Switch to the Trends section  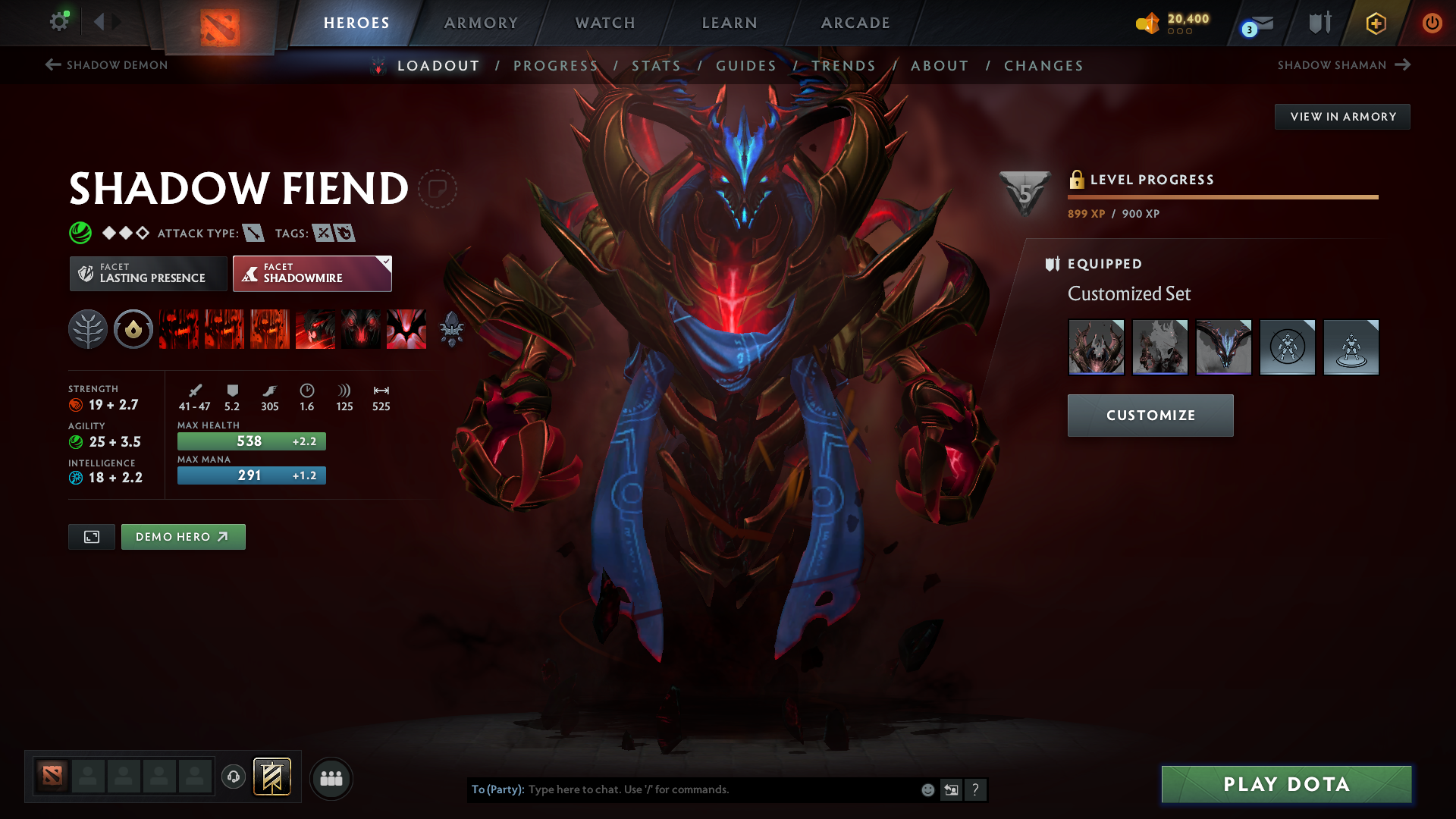(x=844, y=66)
